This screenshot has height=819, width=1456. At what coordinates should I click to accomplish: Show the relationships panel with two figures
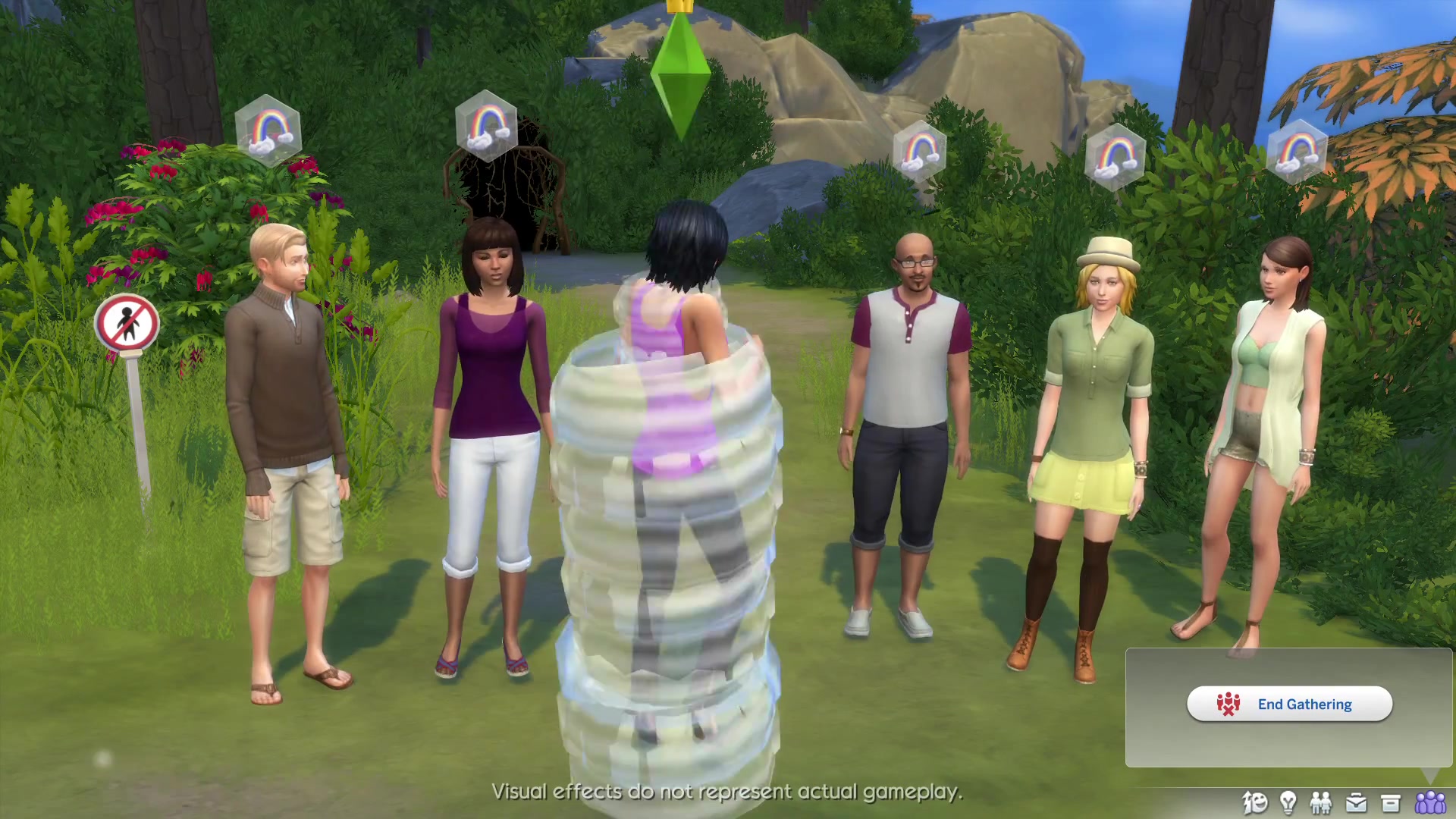coord(1321,802)
